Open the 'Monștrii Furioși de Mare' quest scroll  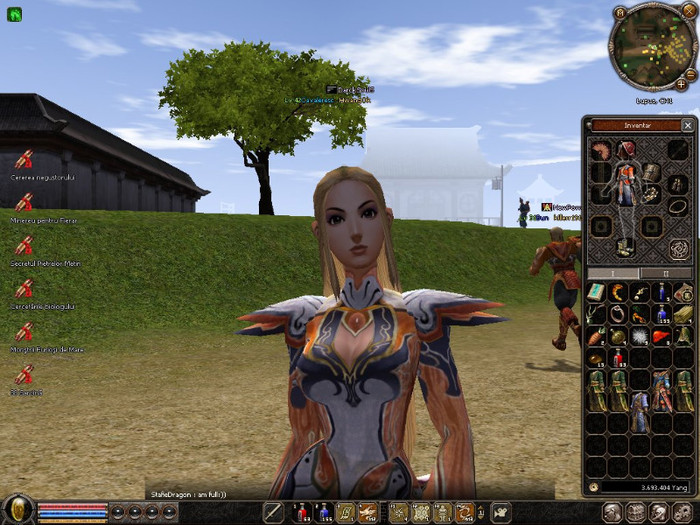(x=24, y=332)
